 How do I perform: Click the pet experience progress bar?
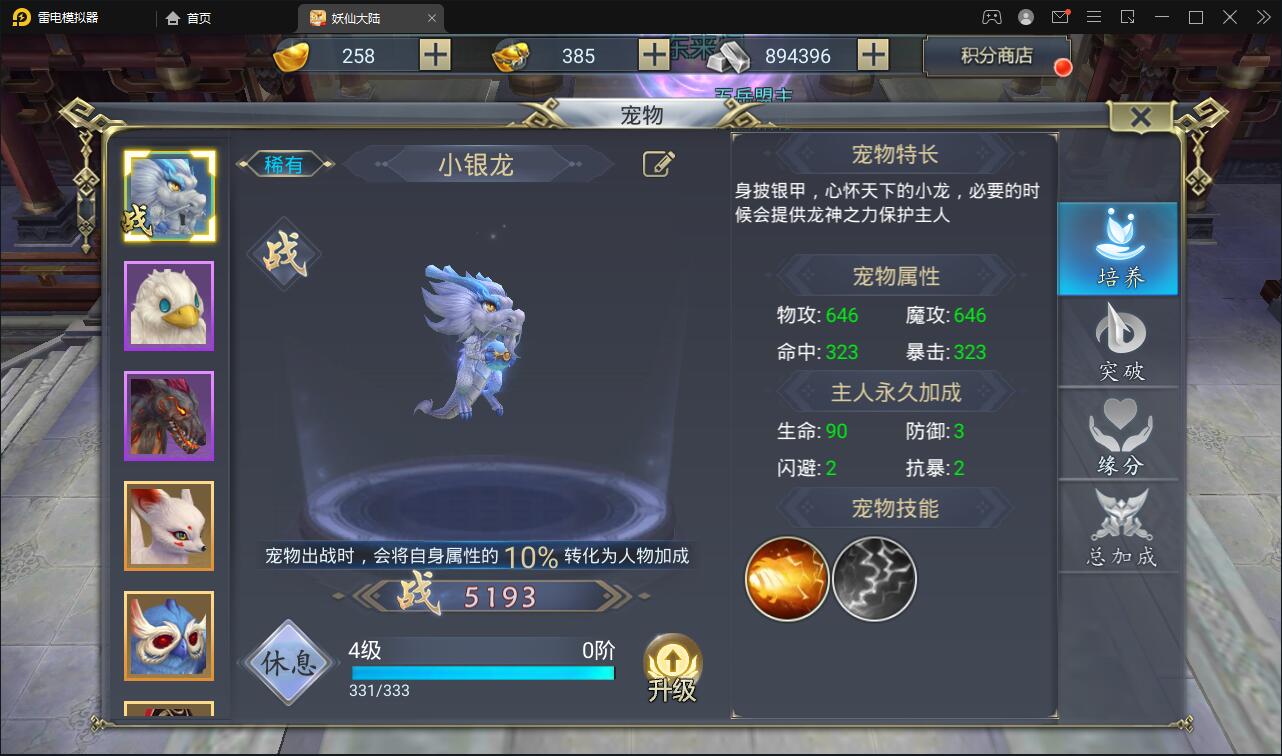point(483,673)
